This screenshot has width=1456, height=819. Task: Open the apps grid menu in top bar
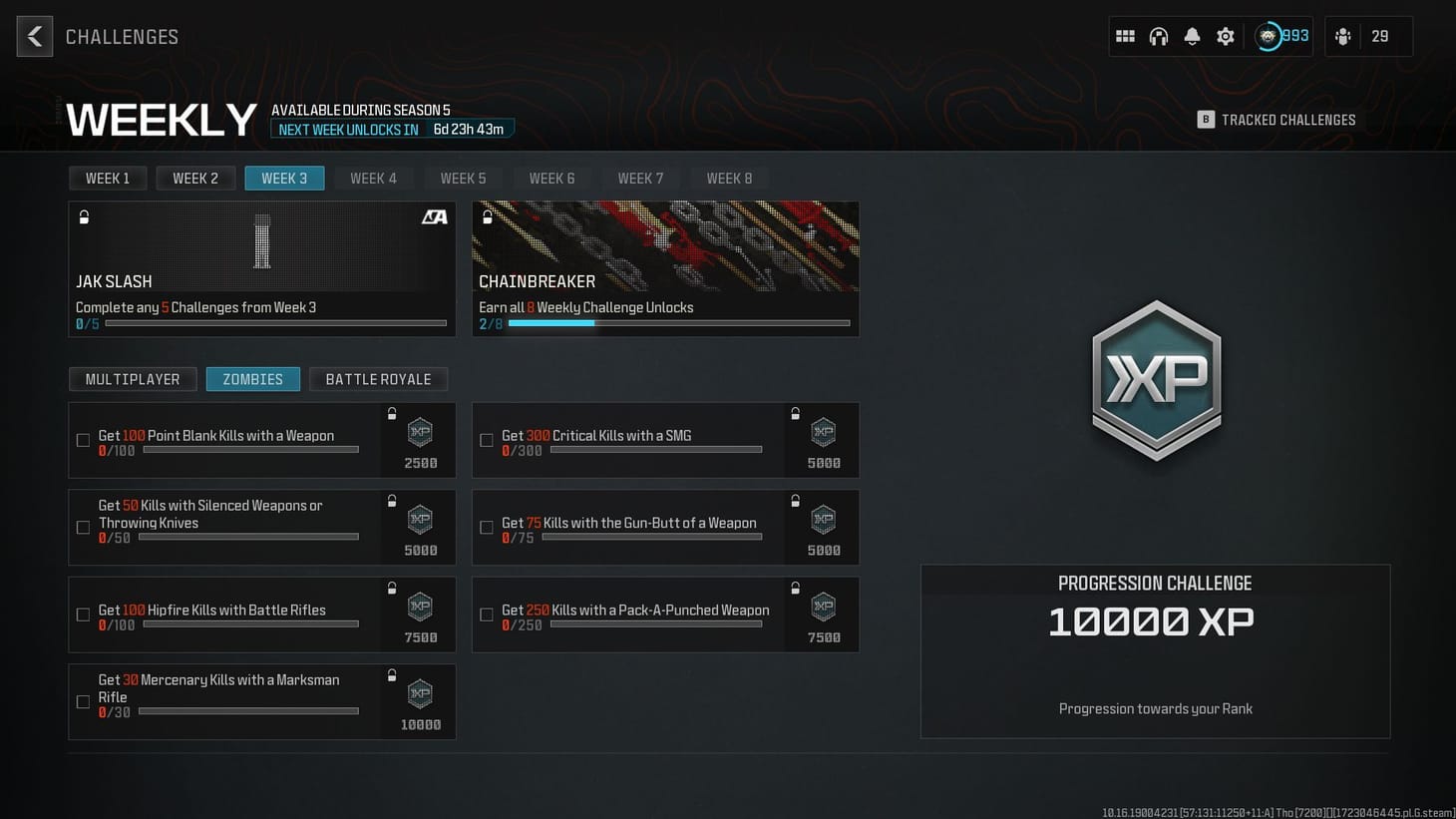click(1124, 36)
